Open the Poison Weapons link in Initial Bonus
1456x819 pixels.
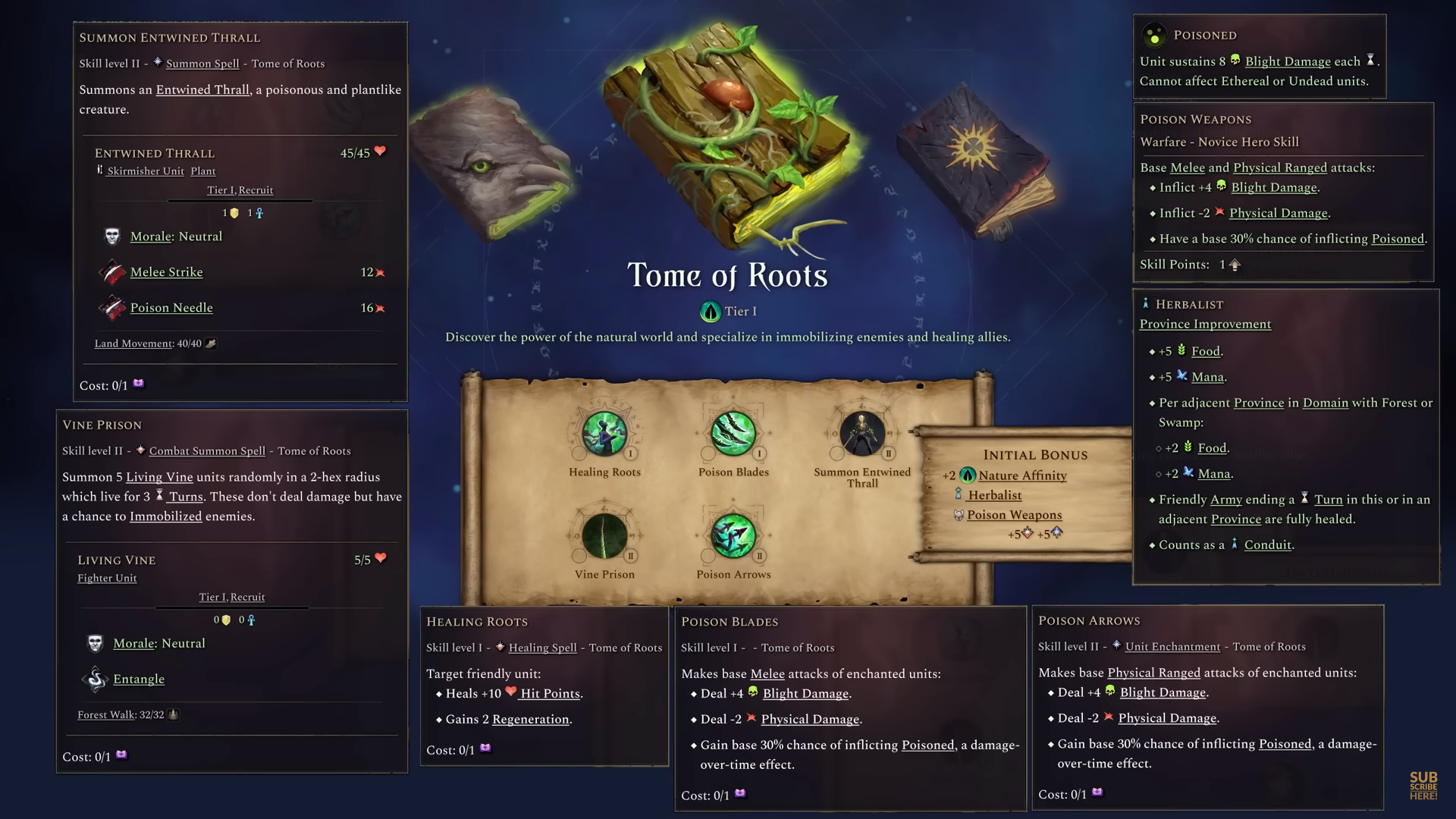pyautogui.click(x=1014, y=515)
